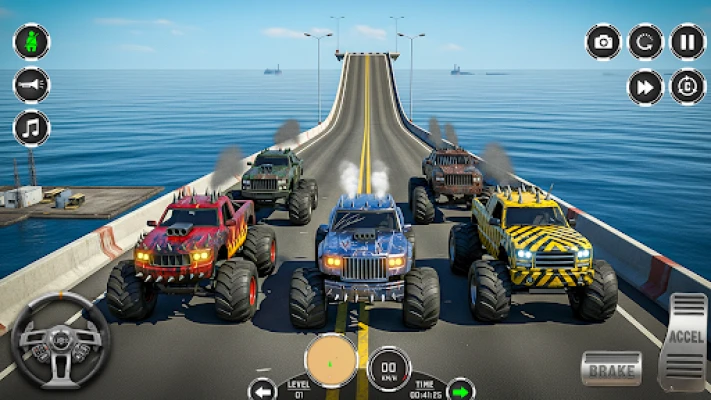Click the steering wheel control

tap(60, 340)
